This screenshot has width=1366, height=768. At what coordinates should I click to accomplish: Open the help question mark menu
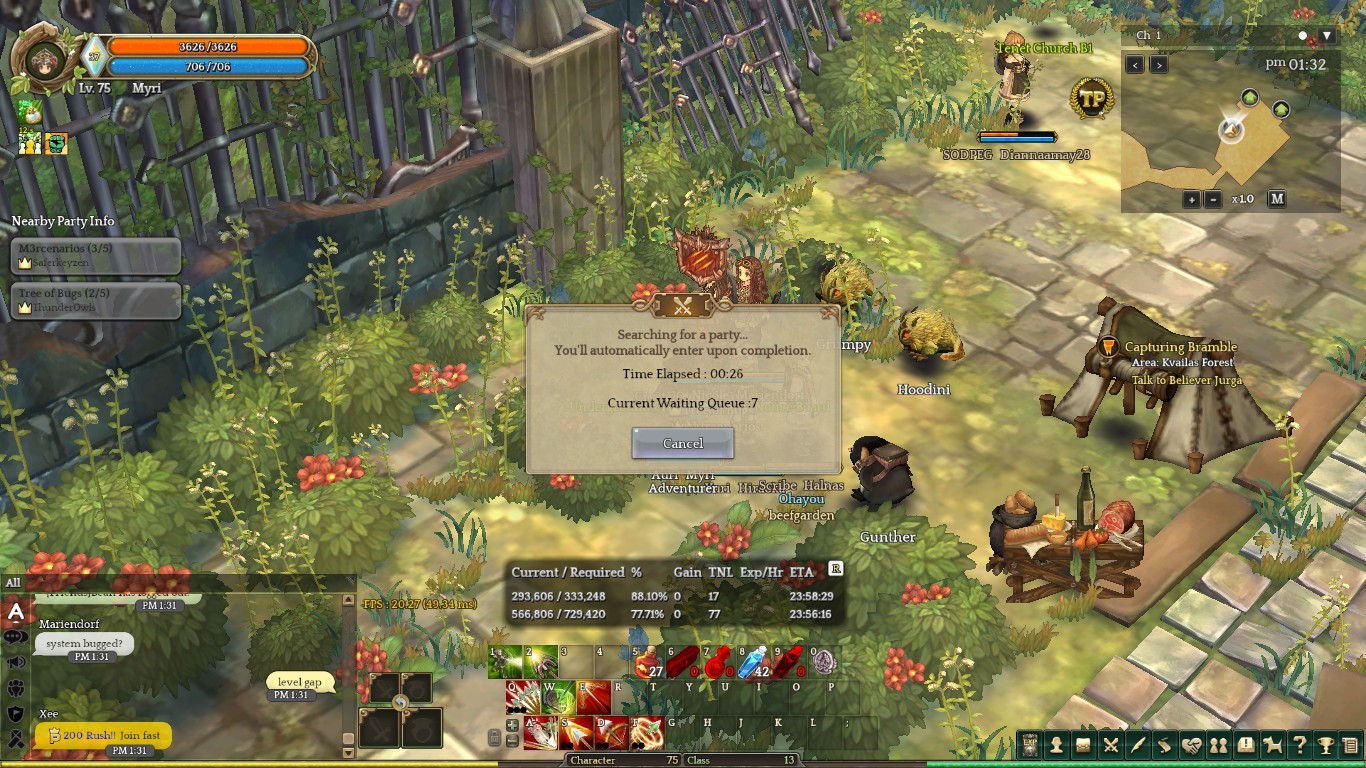(1299, 745)
